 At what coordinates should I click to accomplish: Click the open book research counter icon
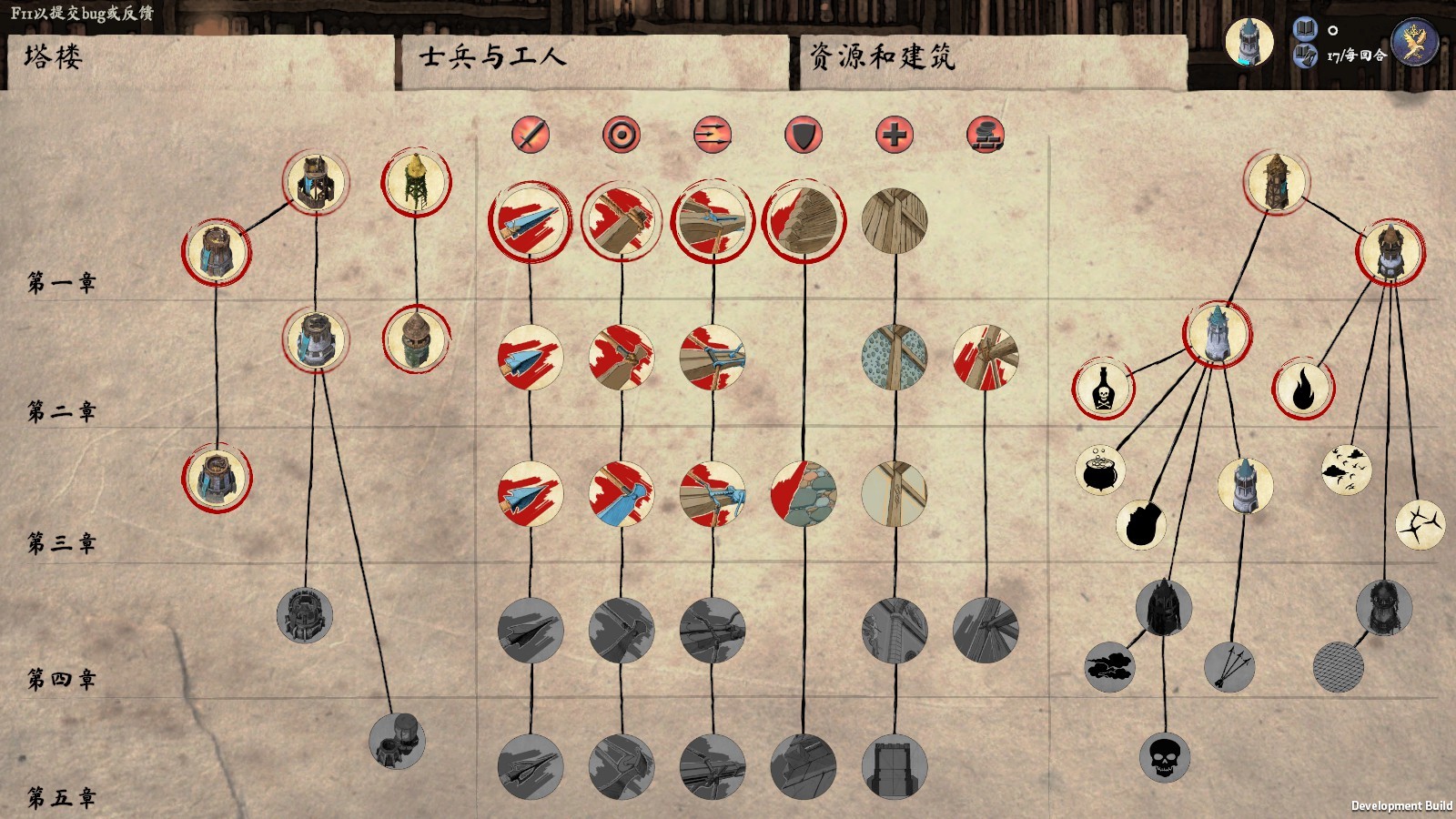click(x=1303, y=30)
